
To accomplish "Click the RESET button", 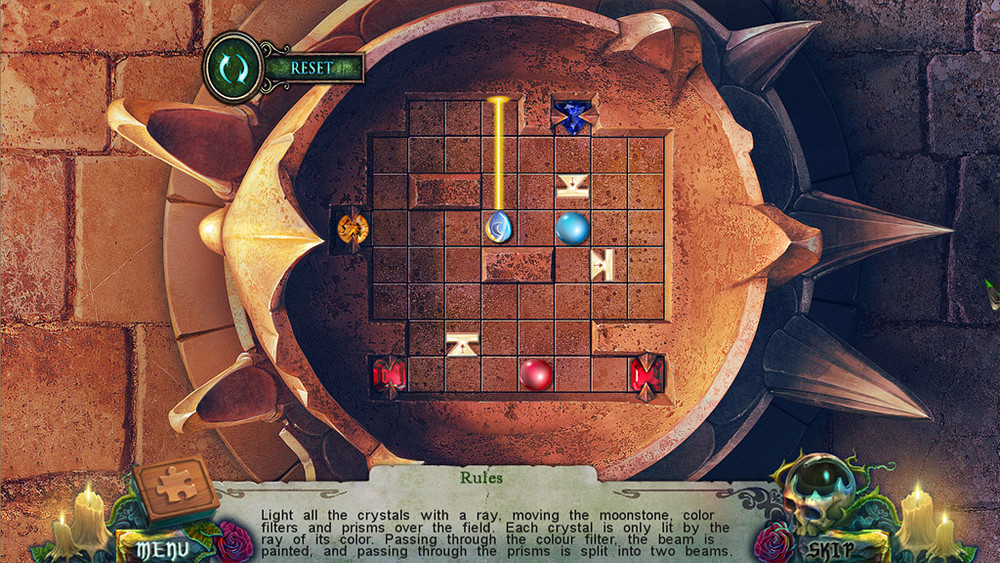I will point(311,68).
